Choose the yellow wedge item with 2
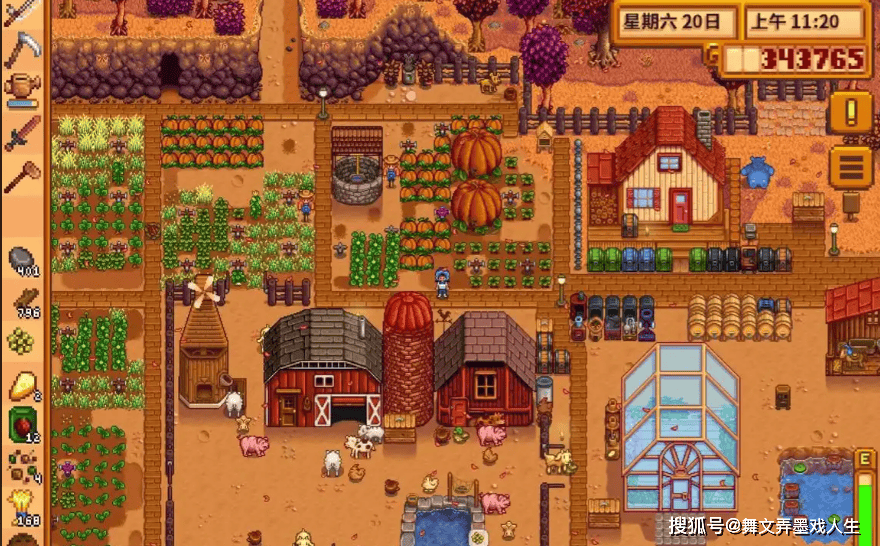The height and width of the screenshot is (546, 880). (x=22, y=385)
